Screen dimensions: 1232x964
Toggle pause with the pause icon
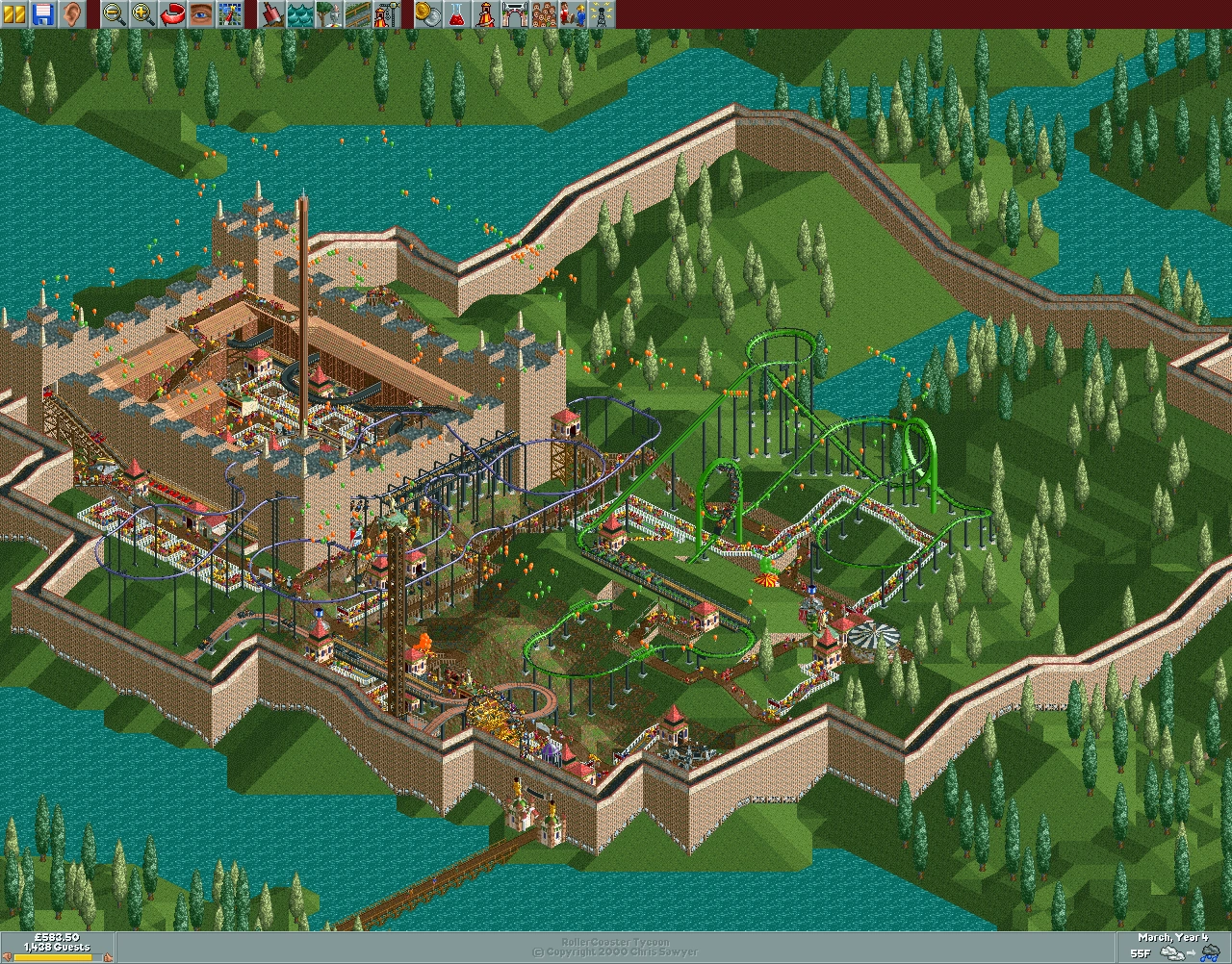pos(15,13)
